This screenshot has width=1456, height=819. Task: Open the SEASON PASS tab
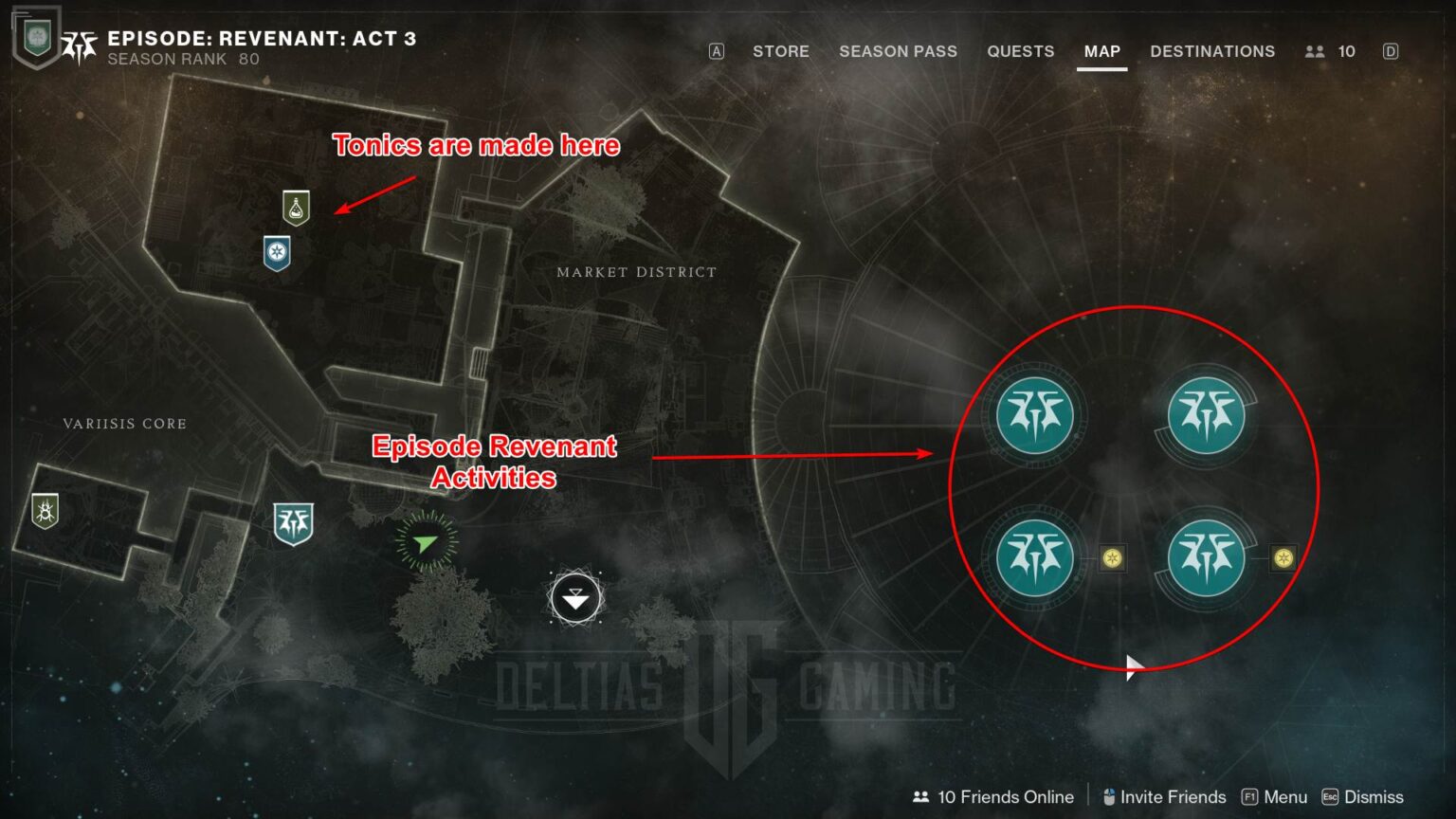point(898,51)
